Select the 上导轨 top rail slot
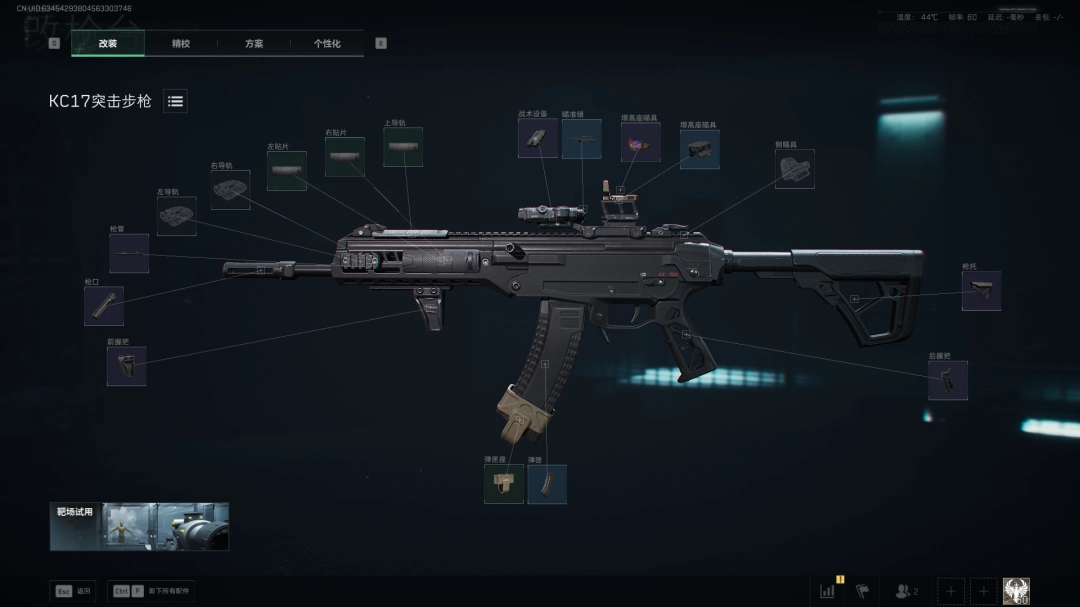1080x607 pixels. click(402, 147)
